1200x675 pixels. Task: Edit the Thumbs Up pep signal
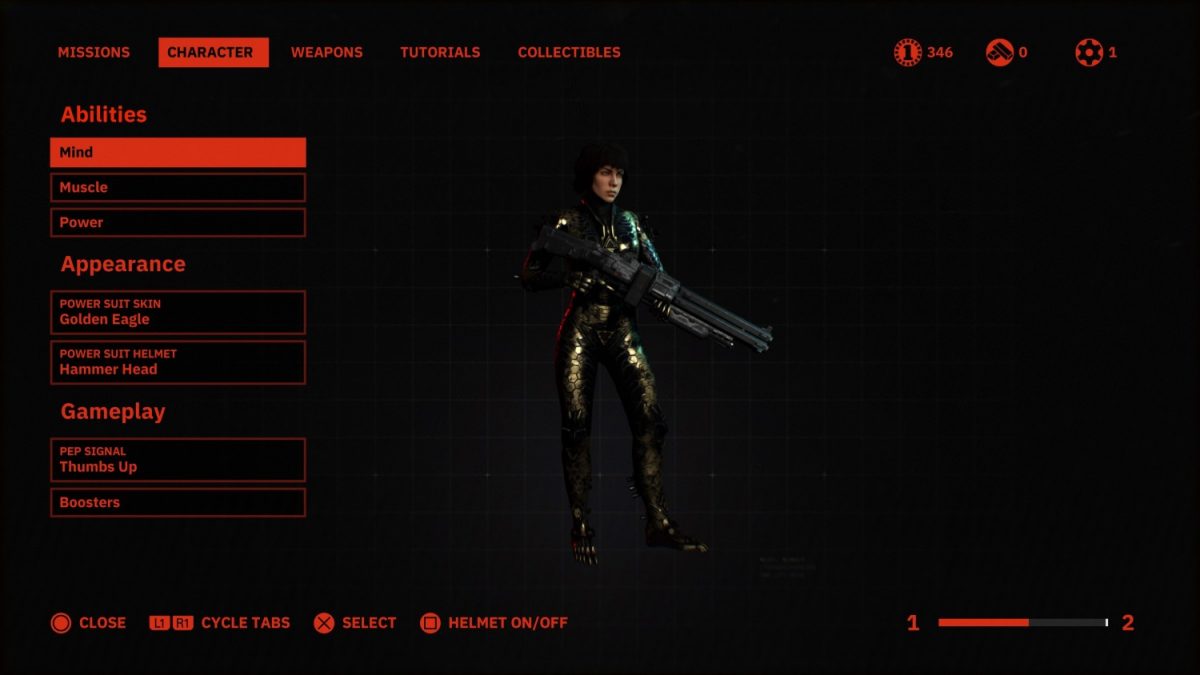click(x=178, y=460)
